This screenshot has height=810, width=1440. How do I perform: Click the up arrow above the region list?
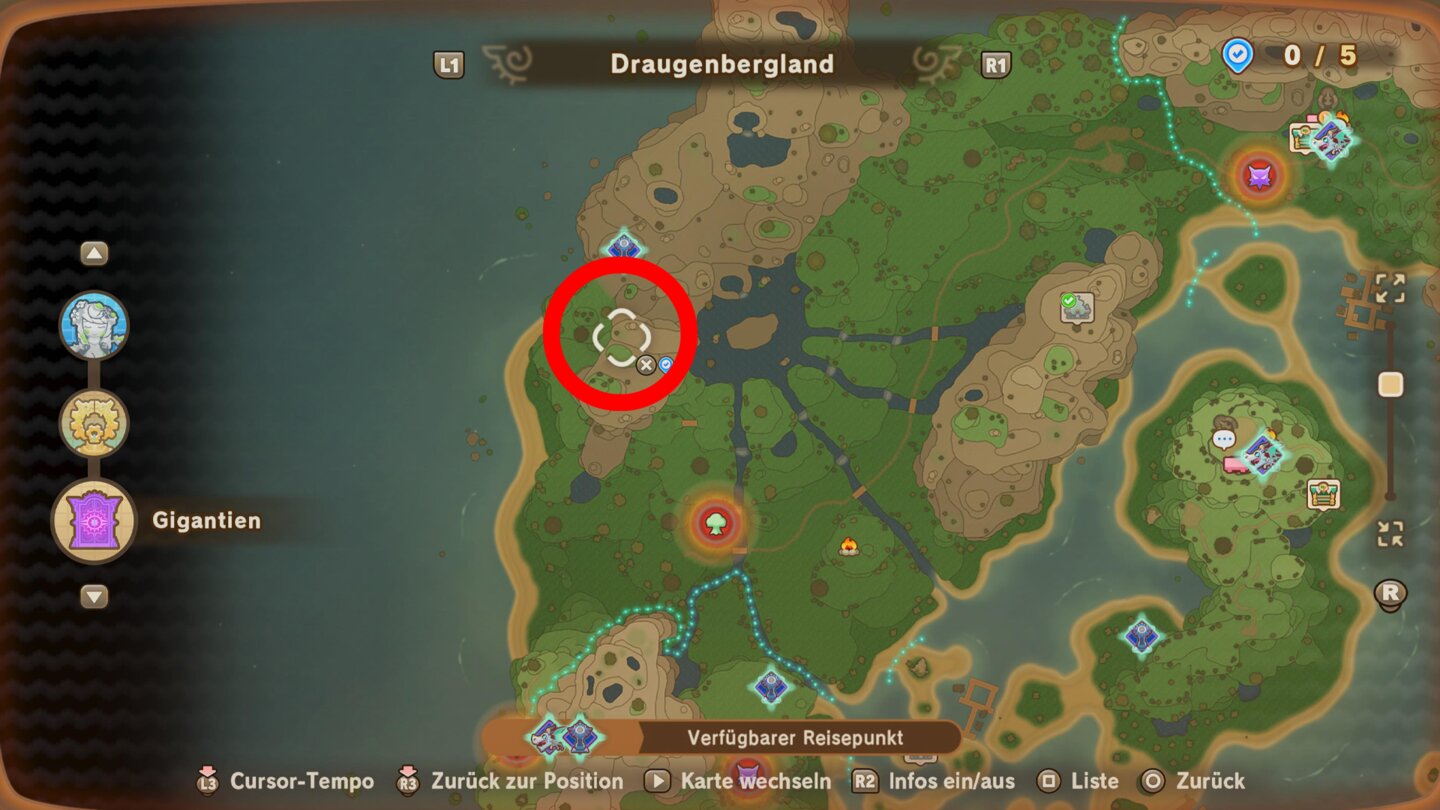click(x=93, y=252)
